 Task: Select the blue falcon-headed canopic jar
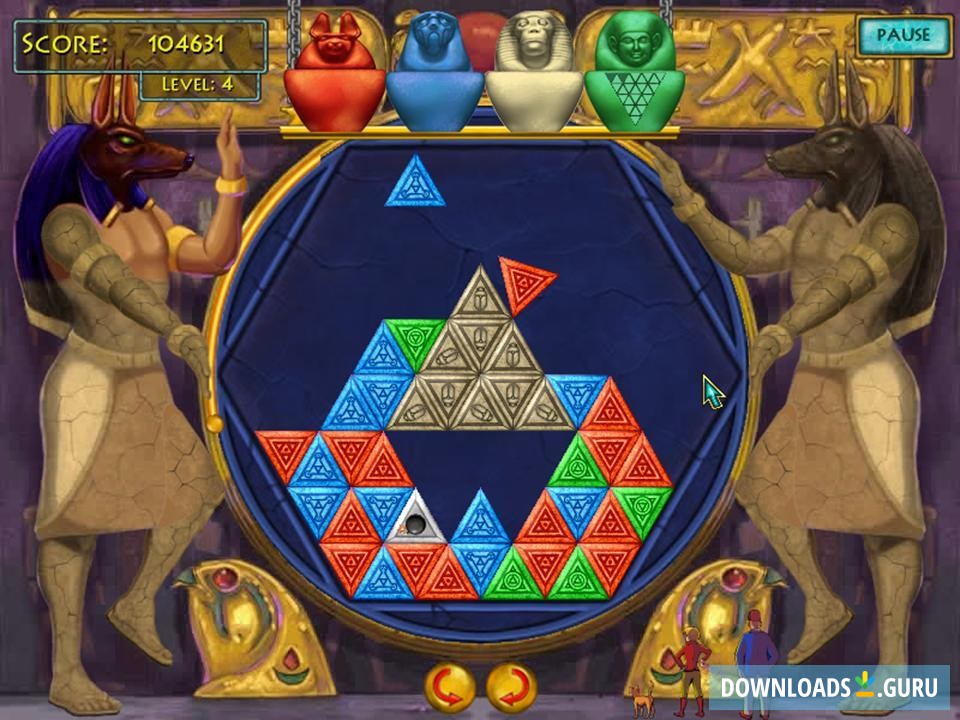point(435,73)
